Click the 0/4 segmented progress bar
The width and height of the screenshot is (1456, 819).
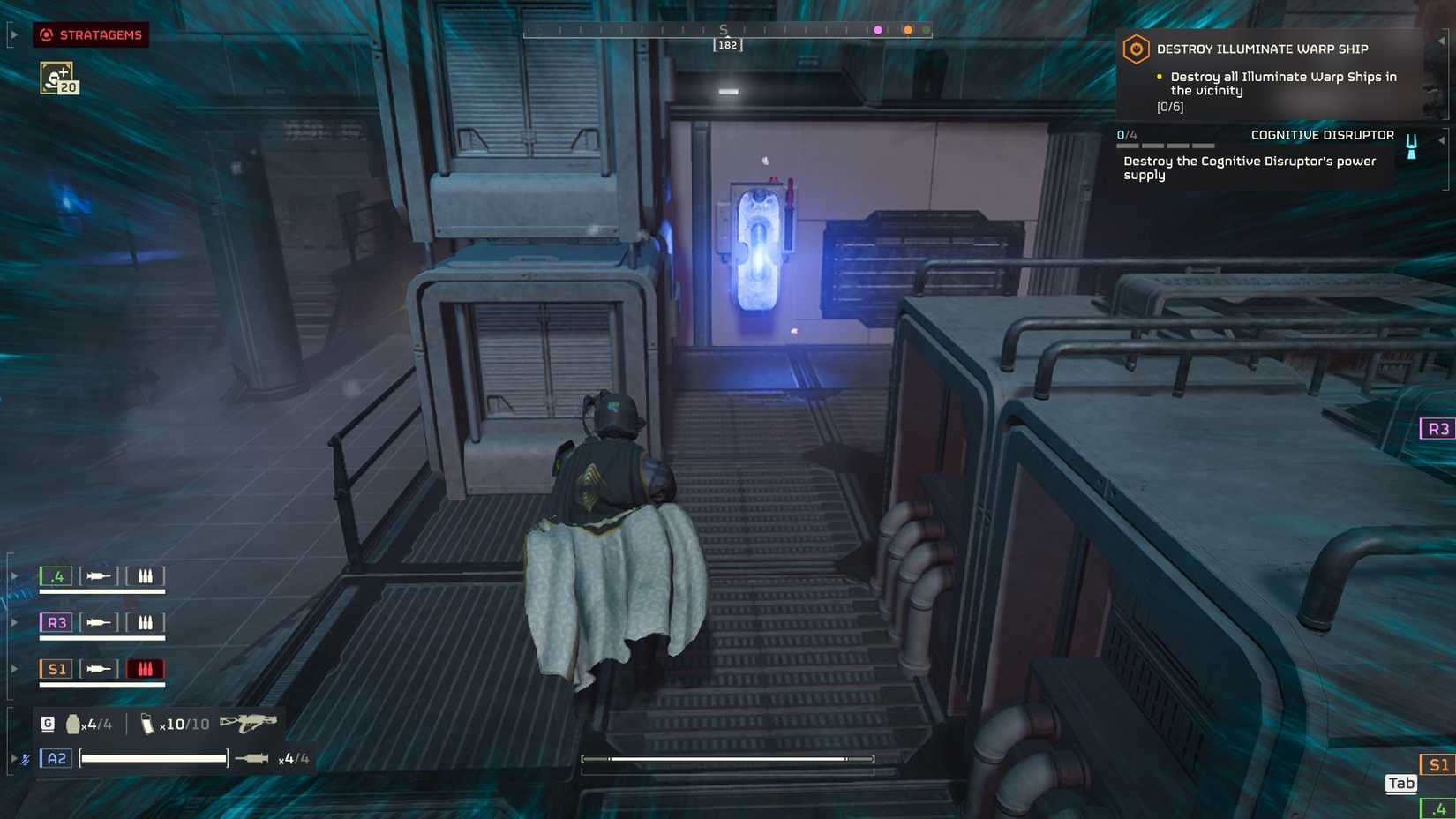coord(1167,146)
